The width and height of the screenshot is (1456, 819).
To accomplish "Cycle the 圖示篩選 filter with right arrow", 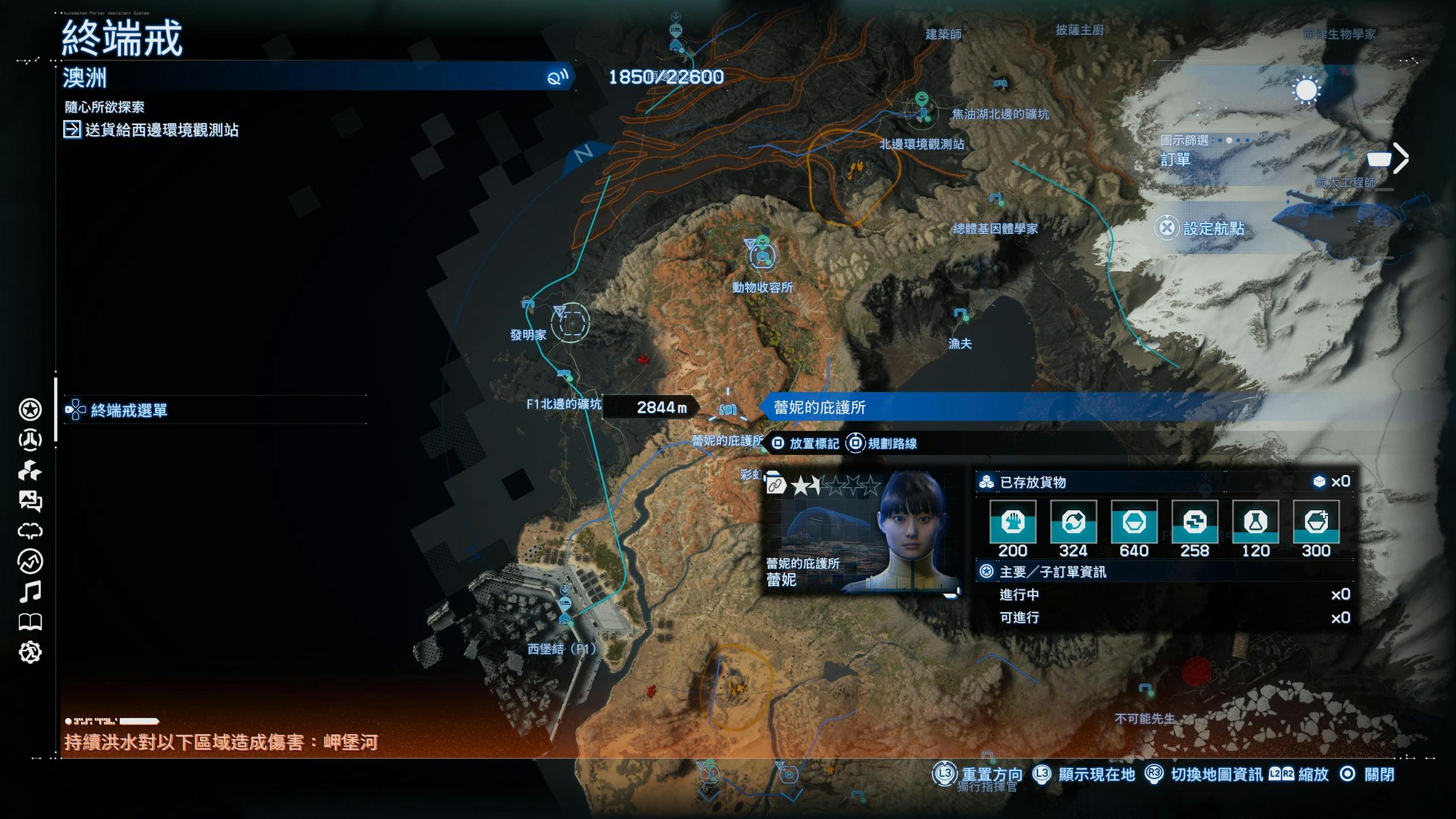I will [1401, 158].
